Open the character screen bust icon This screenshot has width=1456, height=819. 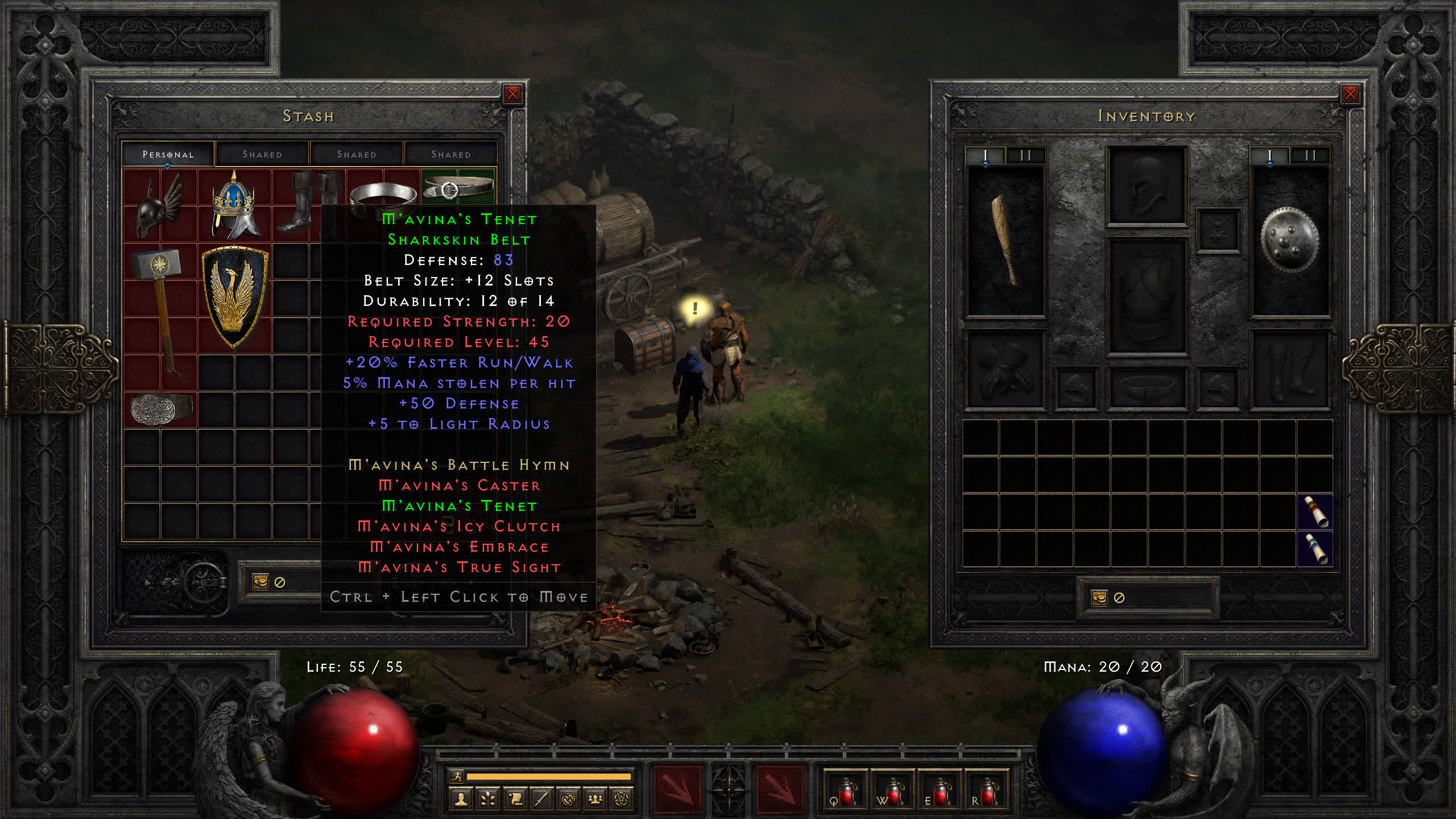(461, 800)
